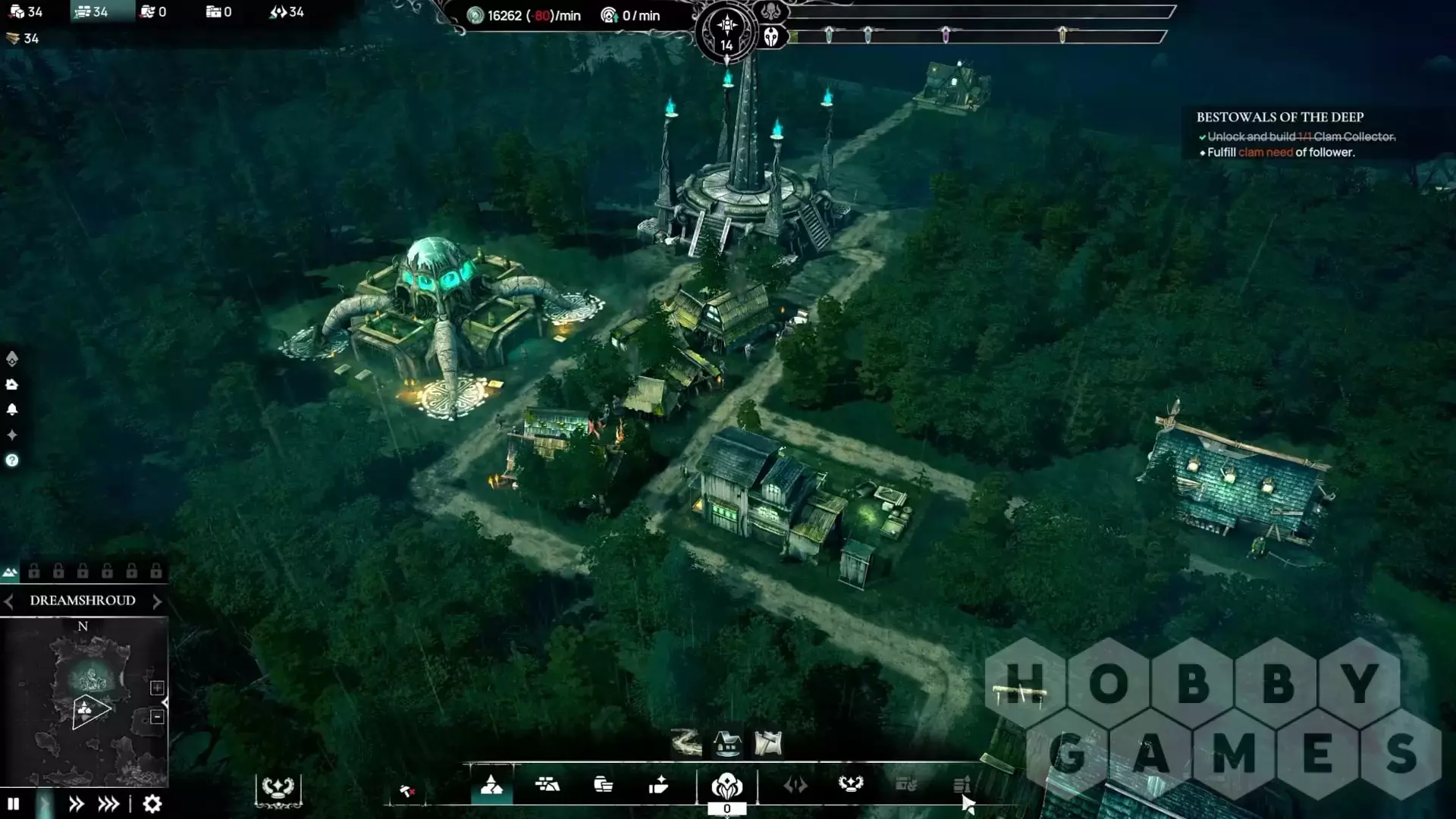
Task: Select the hammer blueprint tool
Action: [767, 743]
